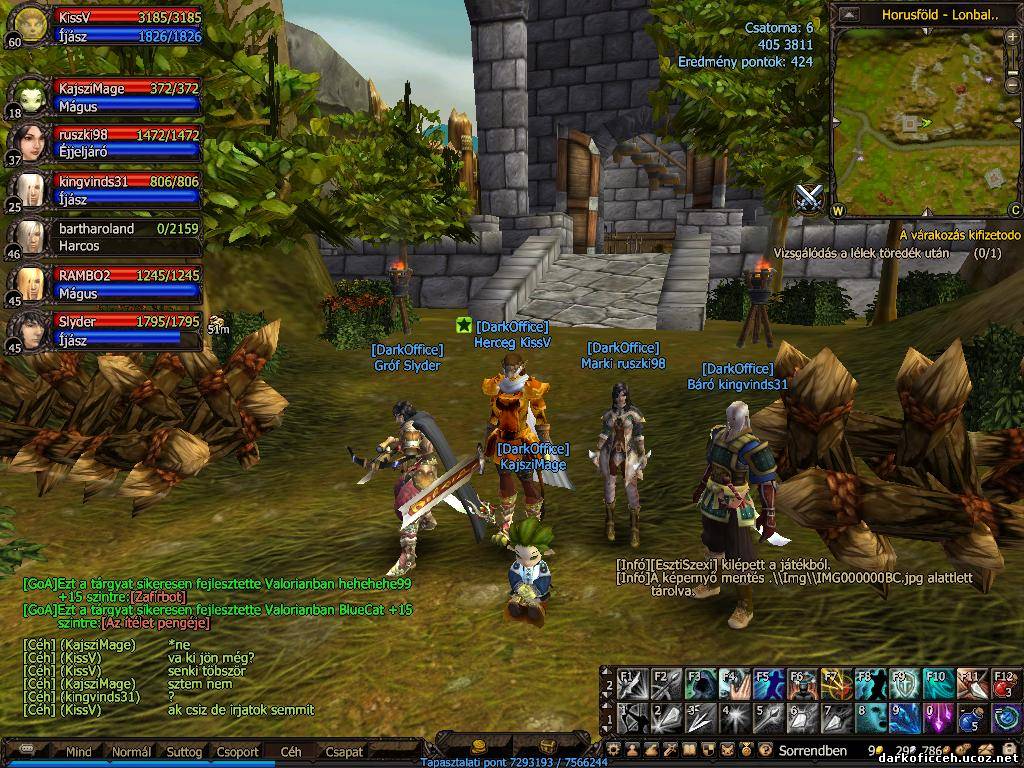Collapse the minimap using the title arrow
The height and width of the screenshot is (768, 1024).
(848, 15)
